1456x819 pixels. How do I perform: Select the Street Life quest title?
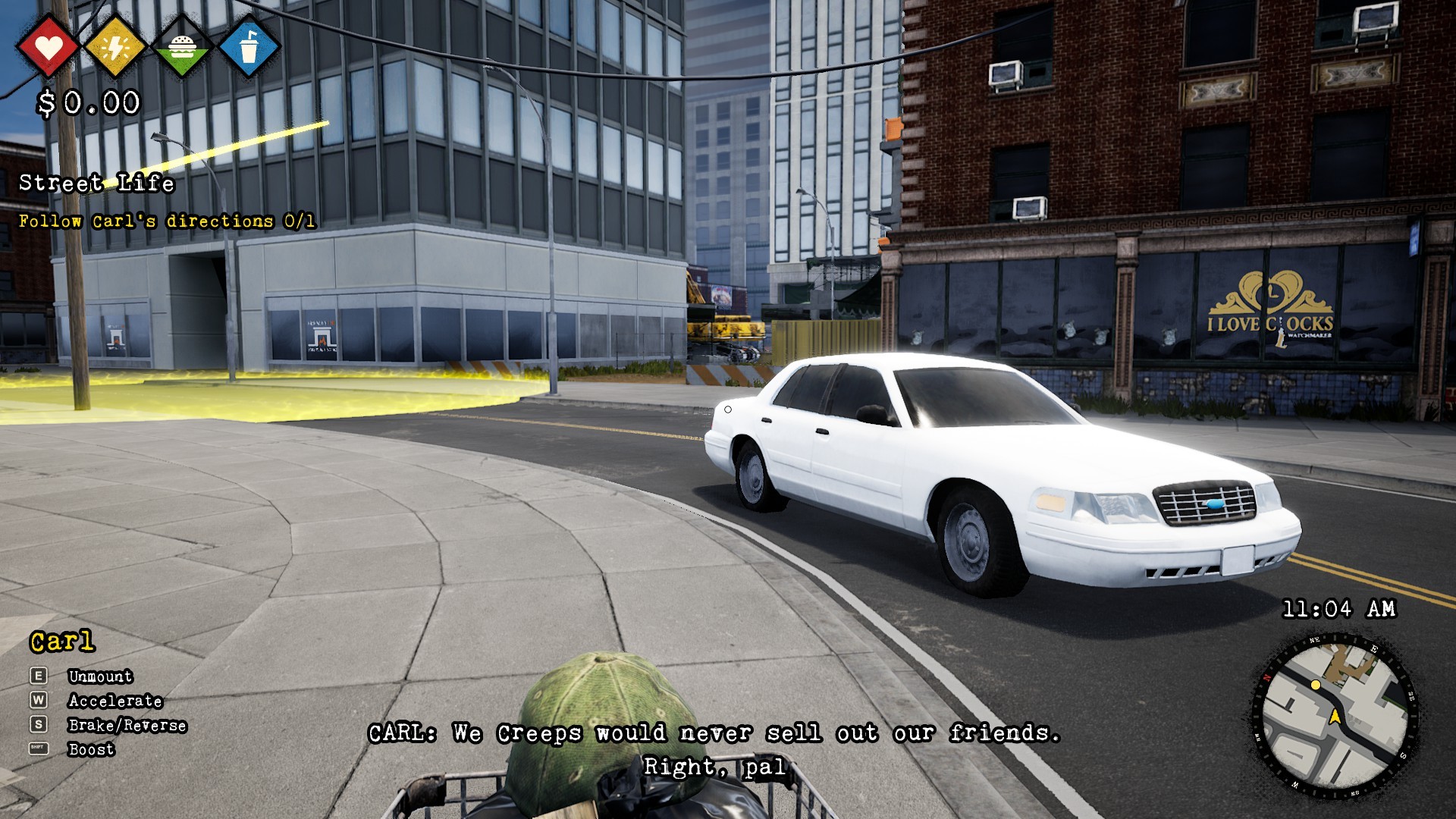[97, 184]
